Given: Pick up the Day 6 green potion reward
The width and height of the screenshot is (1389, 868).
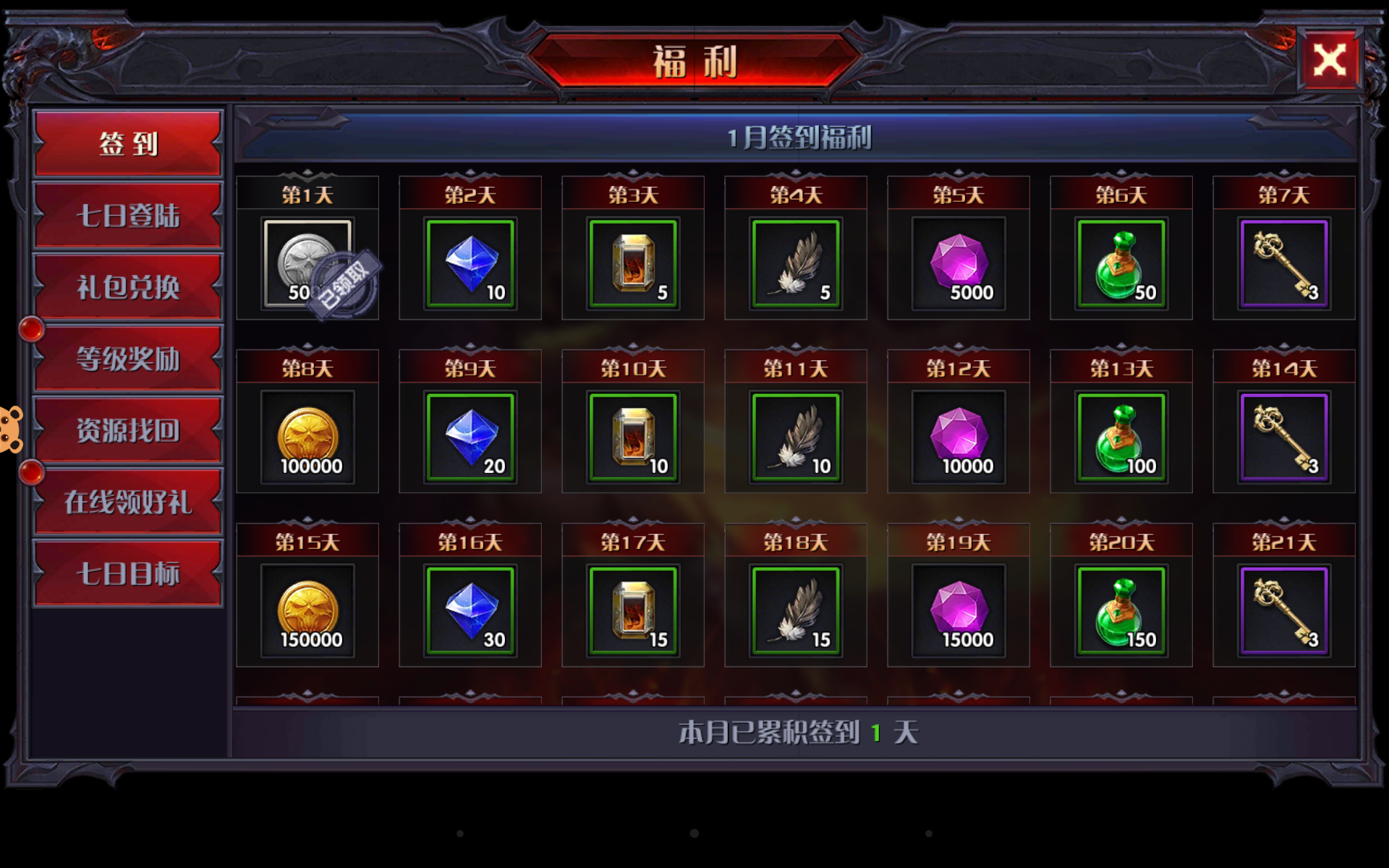Looking at the screenshot, I should pos(1121,264).
